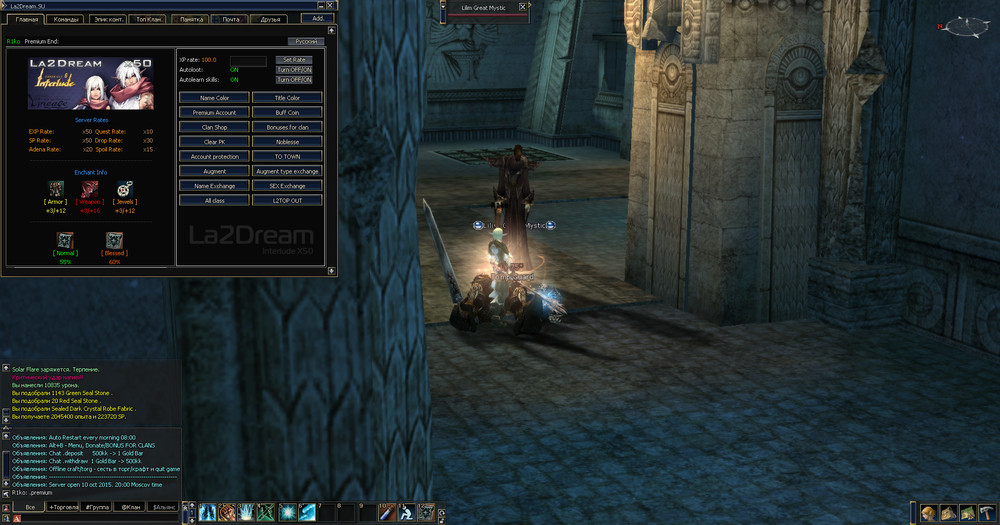This screenshot has width=1000, height=525.
Task: Open the Premium Account option
Action: tap(214, 113)
